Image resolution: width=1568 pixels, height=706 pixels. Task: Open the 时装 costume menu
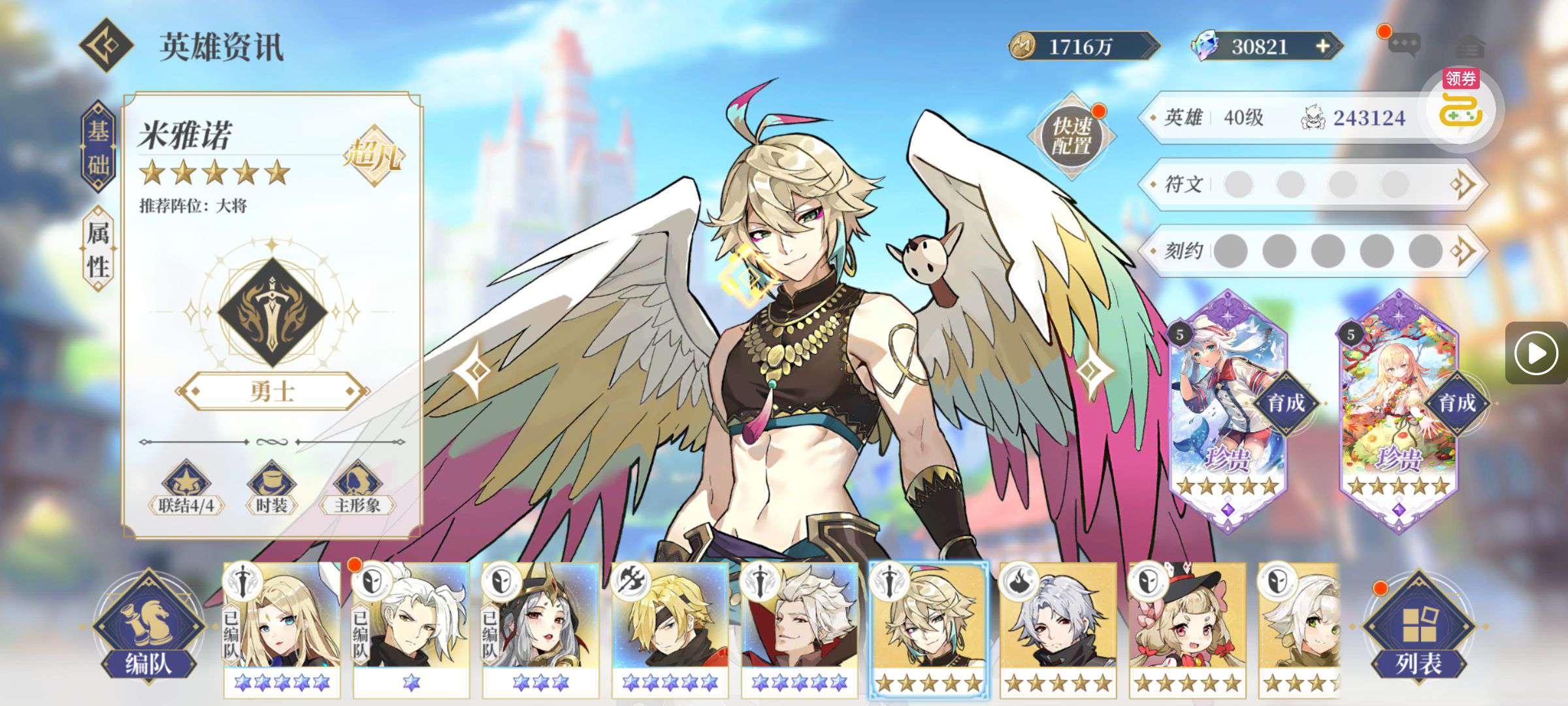click(x=271, y=488)
